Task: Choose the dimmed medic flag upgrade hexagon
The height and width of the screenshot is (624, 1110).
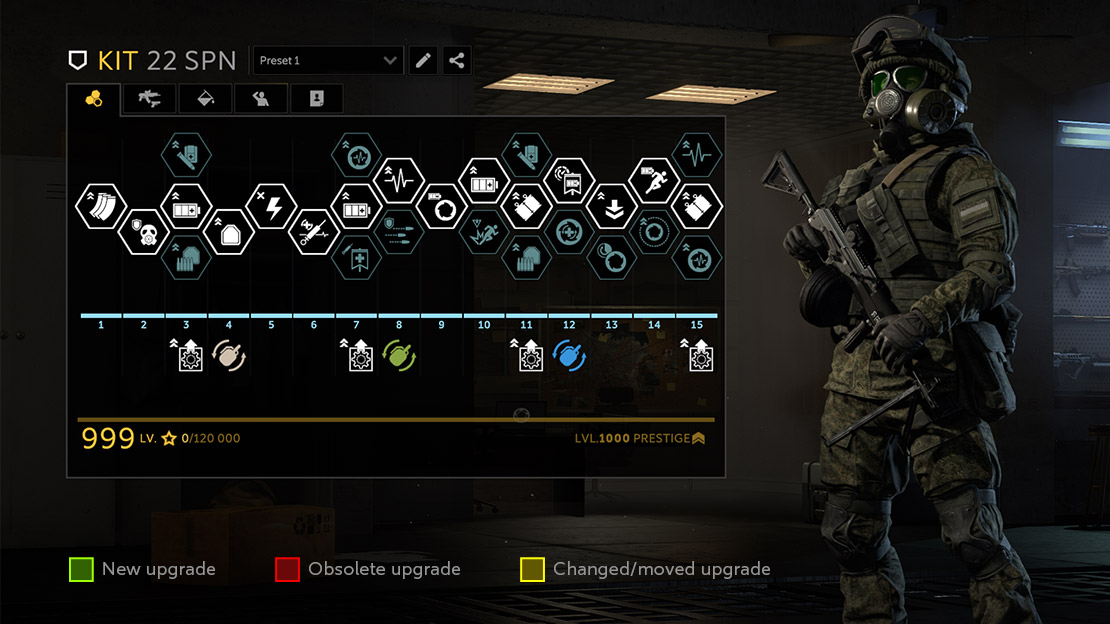Action: pyautogui.click(x=357, y=258)
